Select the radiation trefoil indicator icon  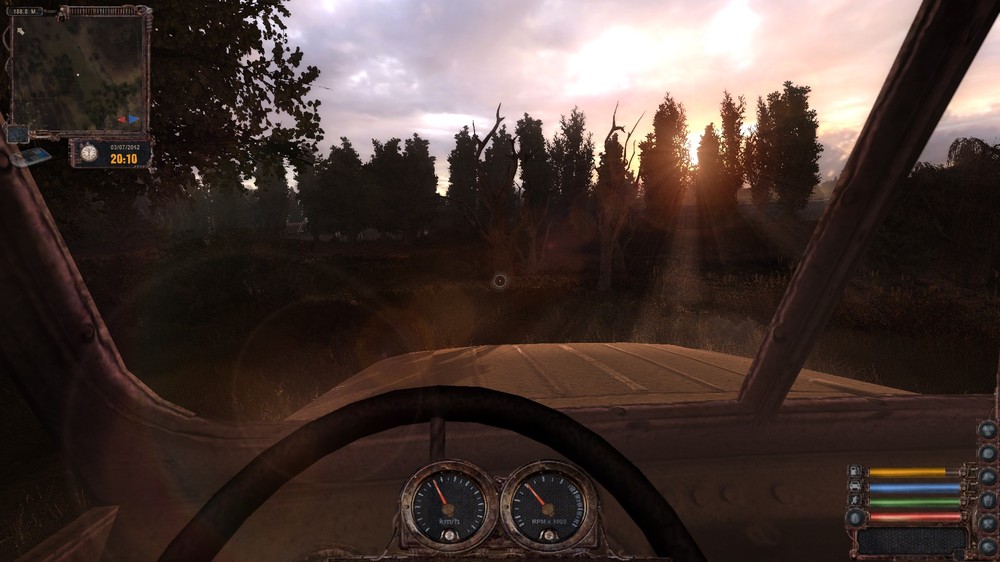[987, 429]
